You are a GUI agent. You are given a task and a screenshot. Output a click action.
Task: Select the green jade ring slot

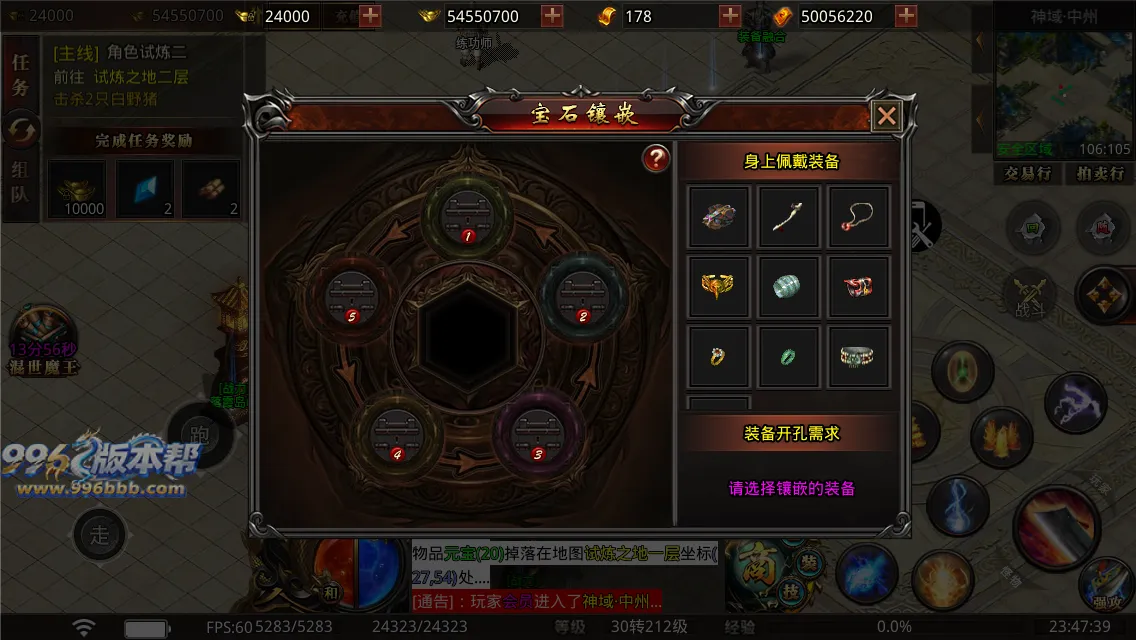click(789, 357)
